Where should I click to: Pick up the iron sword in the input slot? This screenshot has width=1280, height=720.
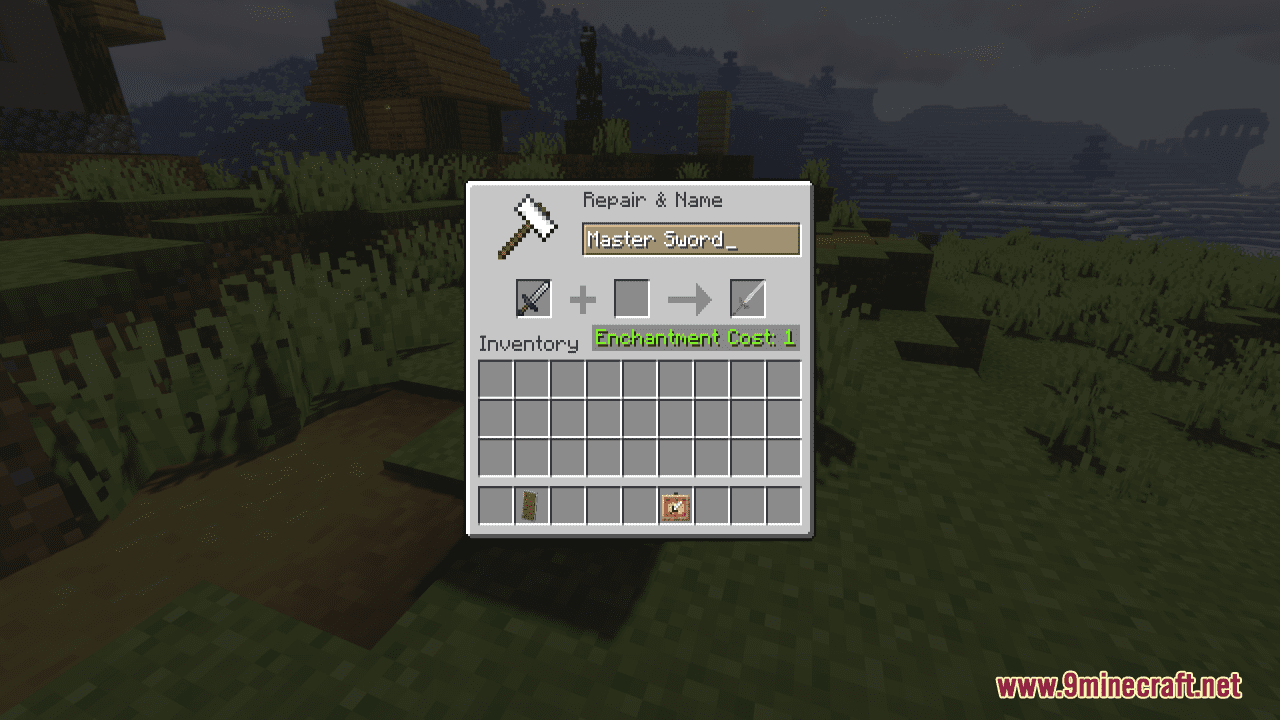point(532,298)
